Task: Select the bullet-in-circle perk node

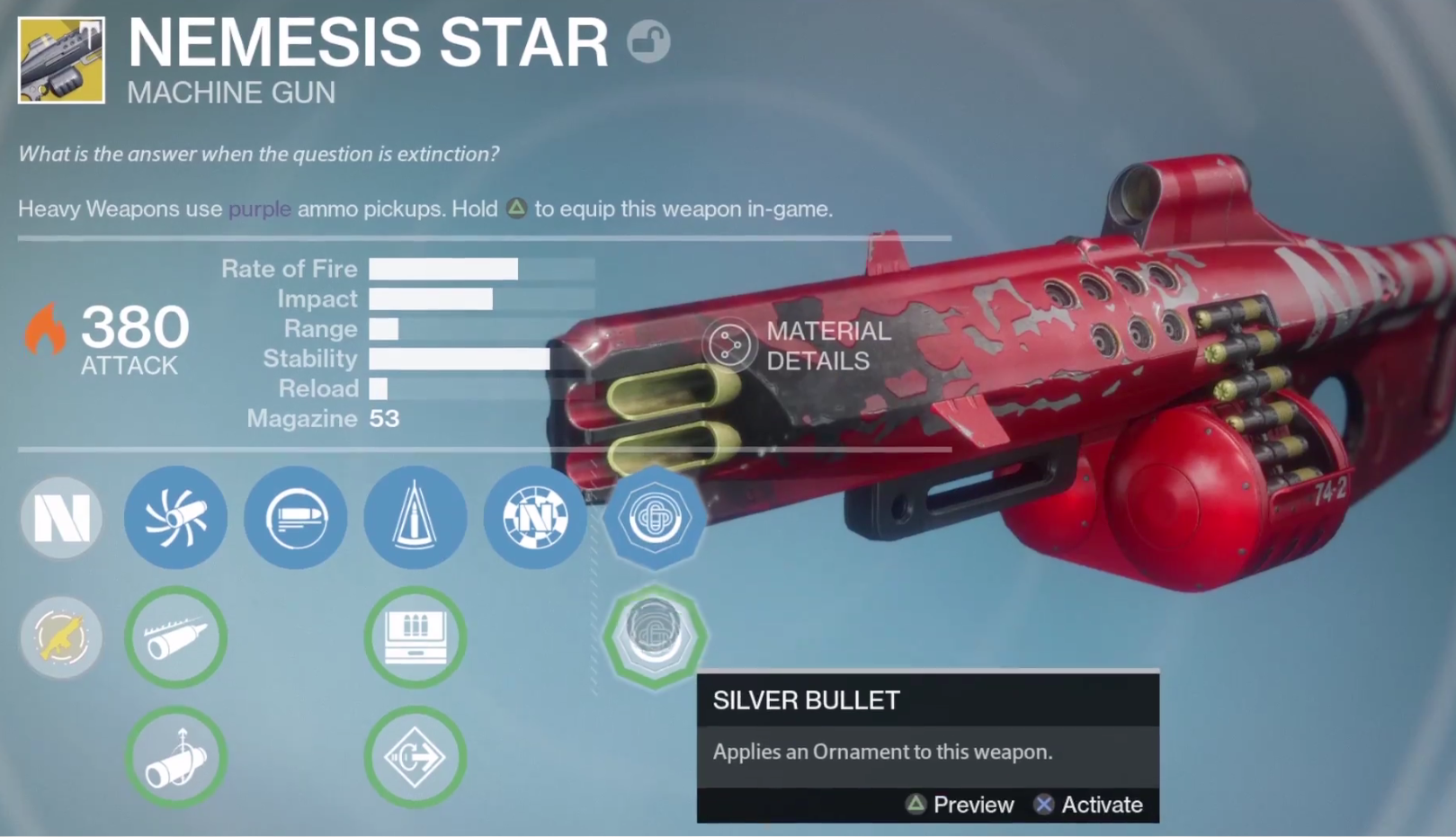Action: (x=295, y=518)
